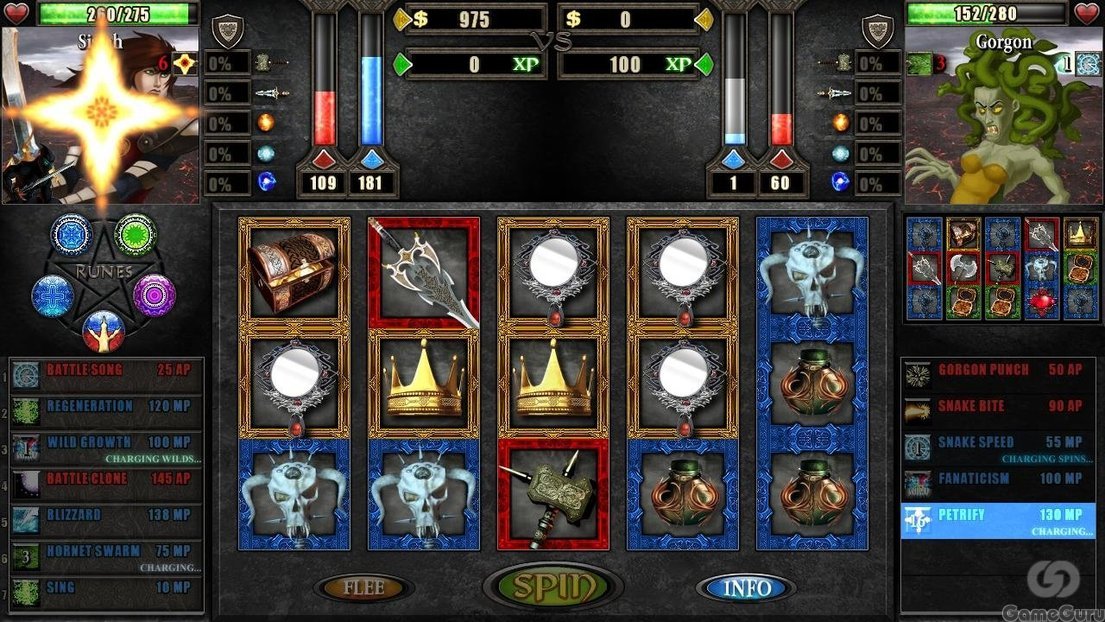Click the war hammer reel tile

coord(553,495)
